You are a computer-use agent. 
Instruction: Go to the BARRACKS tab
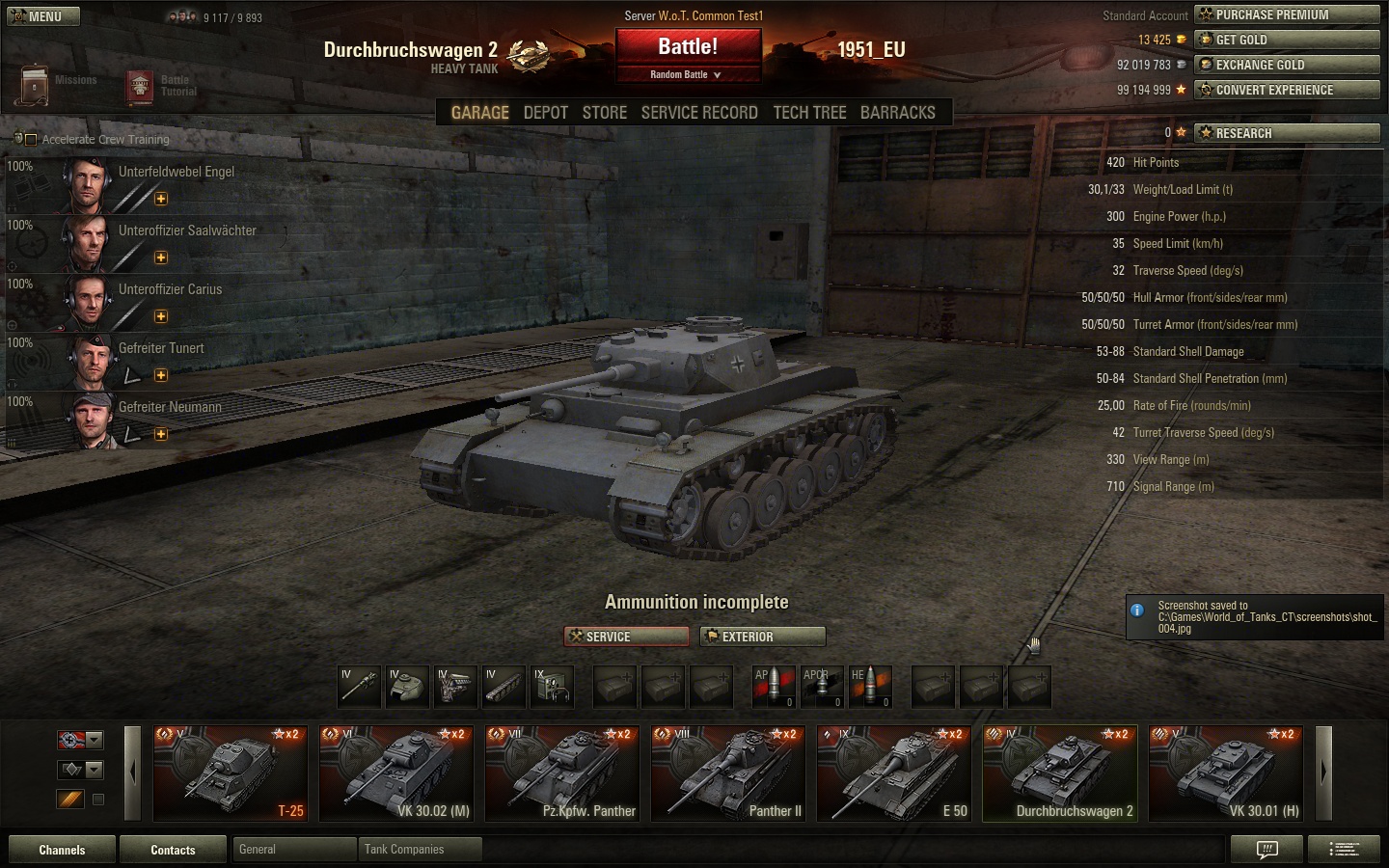coord(897,113)
